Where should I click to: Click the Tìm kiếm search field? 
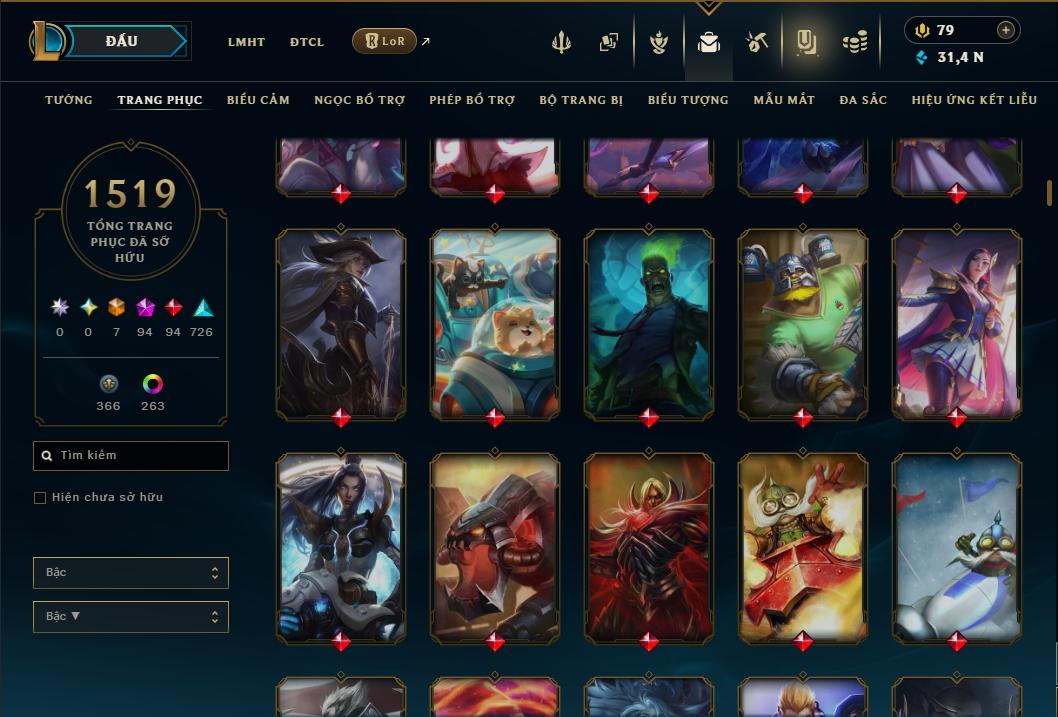[x=131, y=456]
